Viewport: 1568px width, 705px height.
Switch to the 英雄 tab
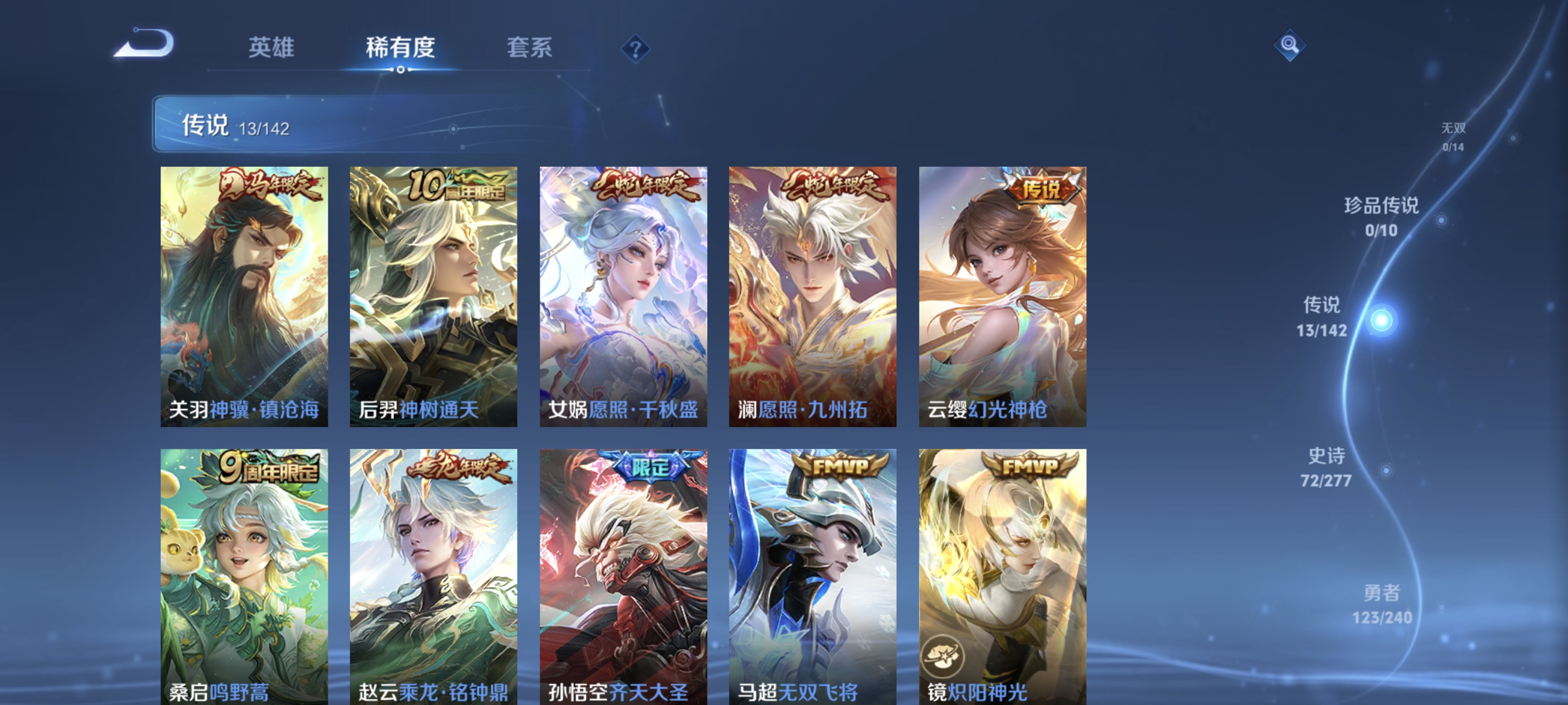(x=270, y=48)
